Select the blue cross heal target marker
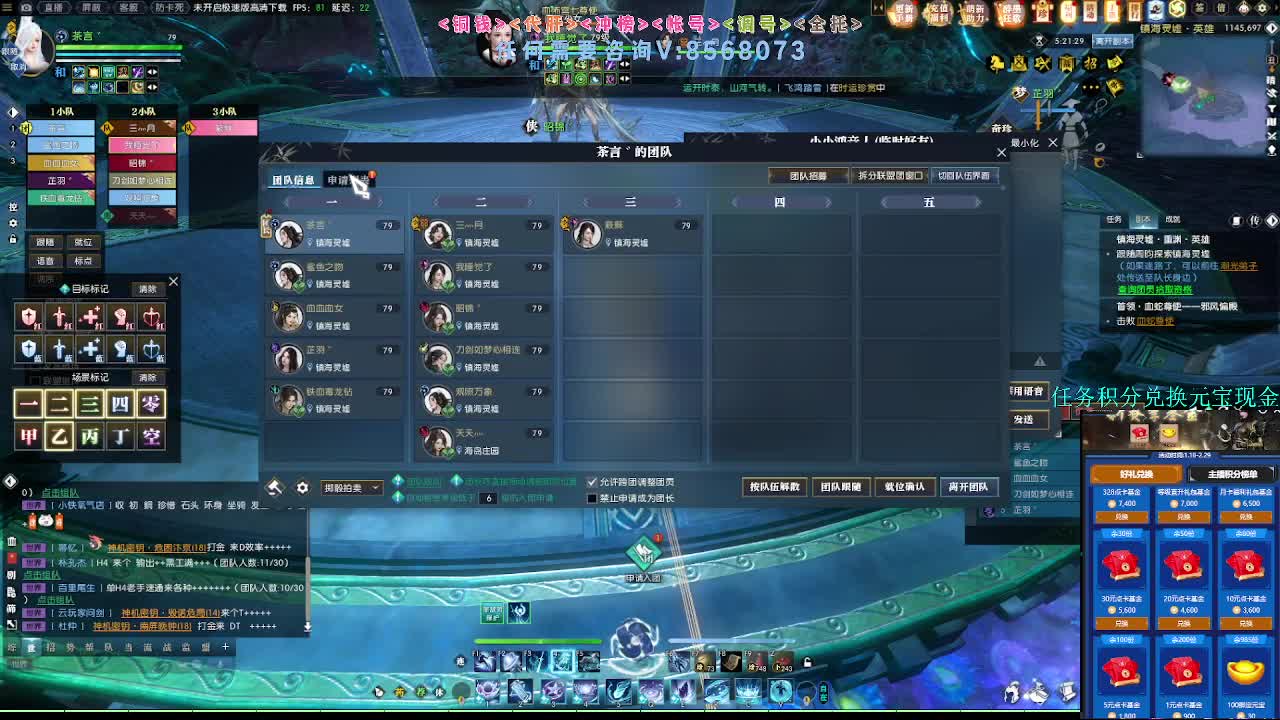The image size is (1280, 720). click(90, 349)
